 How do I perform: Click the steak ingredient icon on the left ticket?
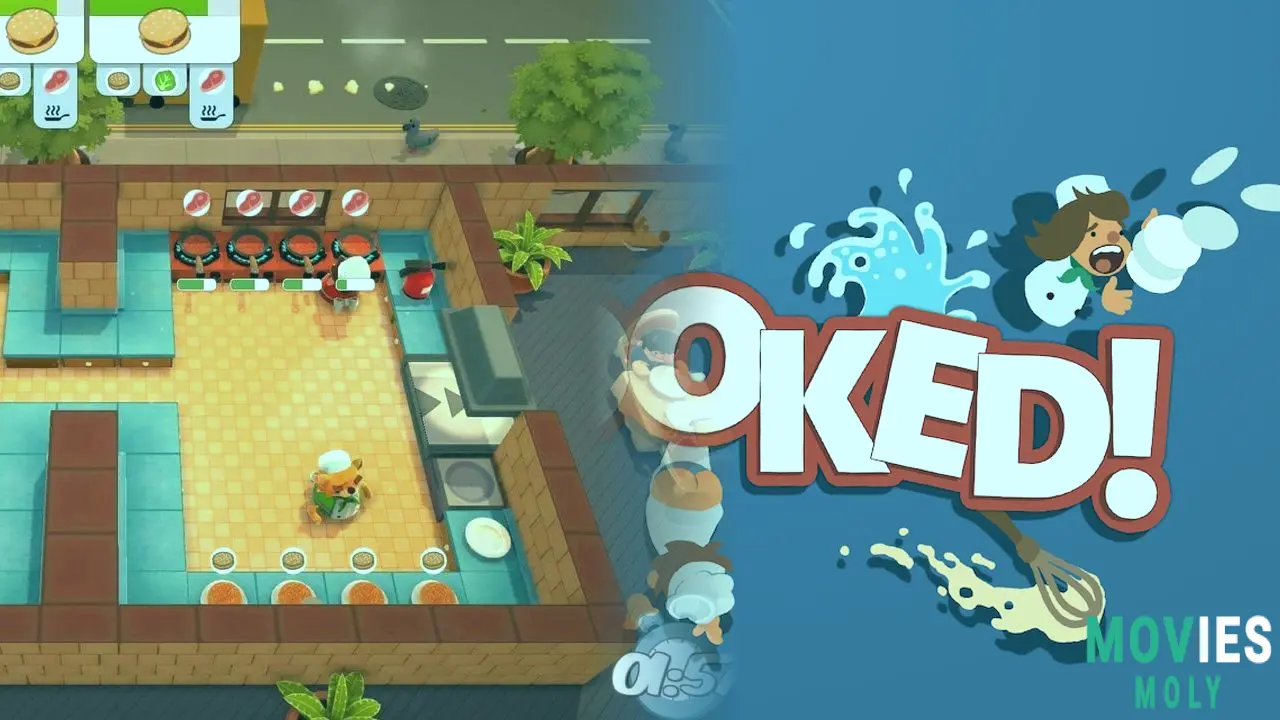tap(56, 80)
